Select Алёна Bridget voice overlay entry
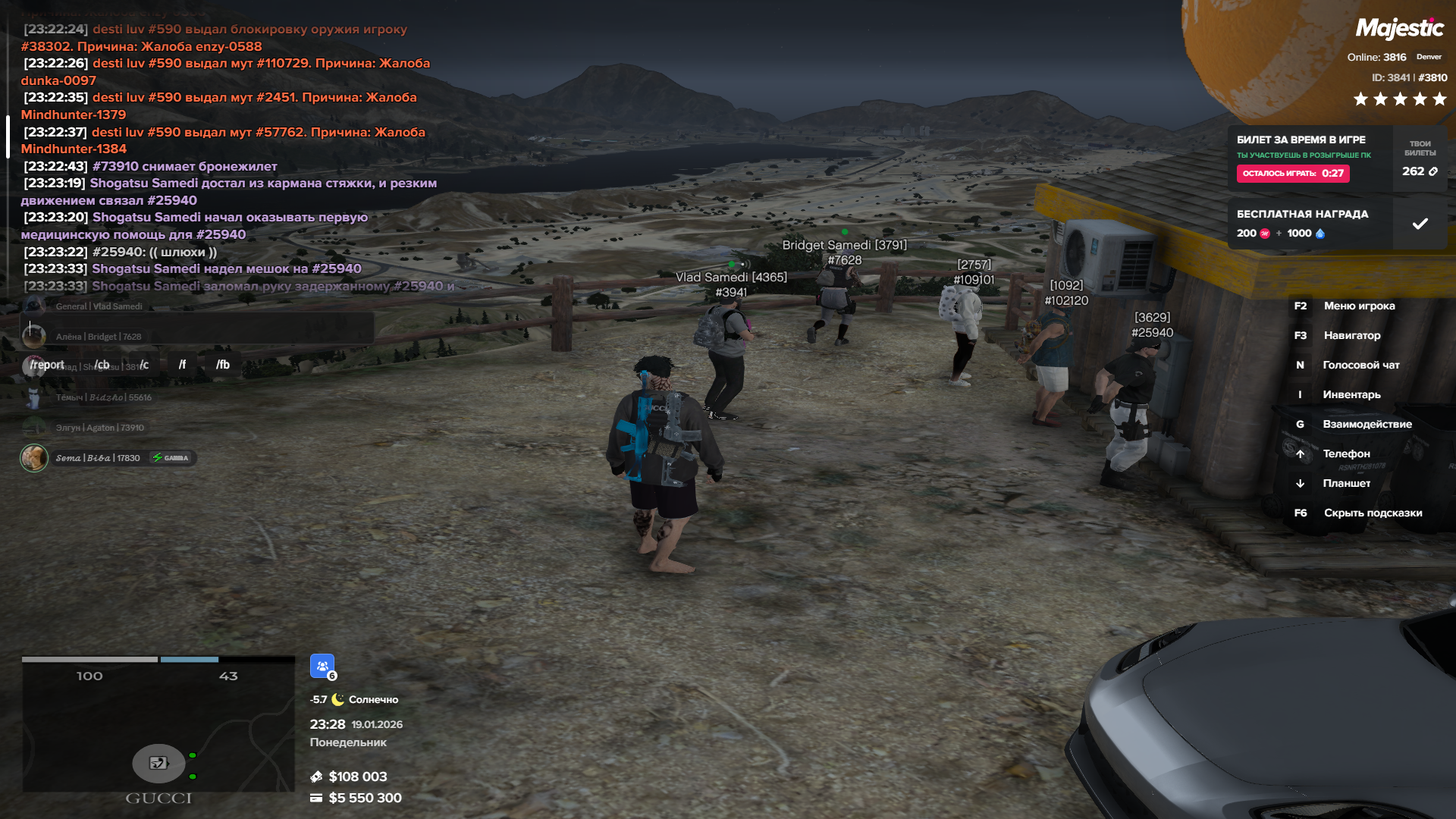This screenshot has height=819, width=1456. (x=98, y=337)
